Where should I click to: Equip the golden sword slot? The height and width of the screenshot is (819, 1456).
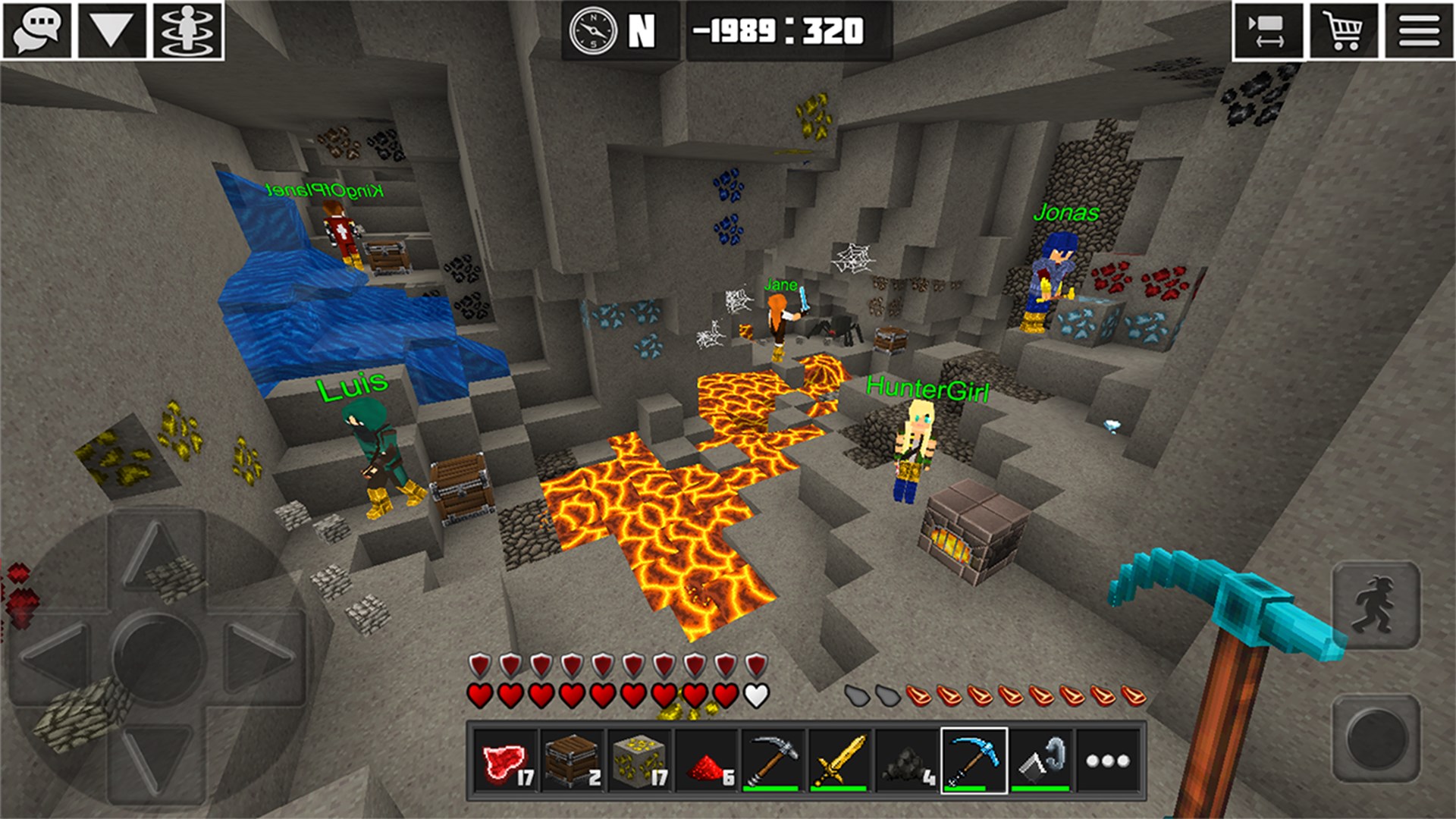coord(839,761)
